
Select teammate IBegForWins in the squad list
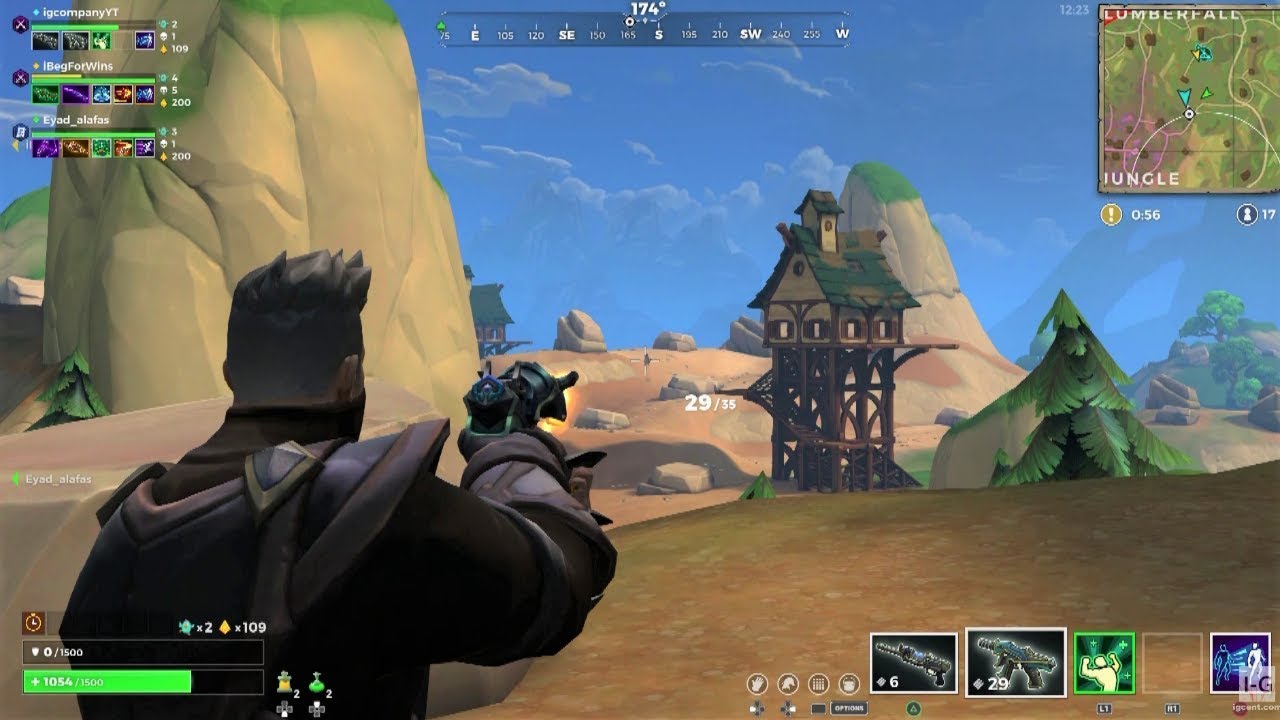tap(77, 66)
